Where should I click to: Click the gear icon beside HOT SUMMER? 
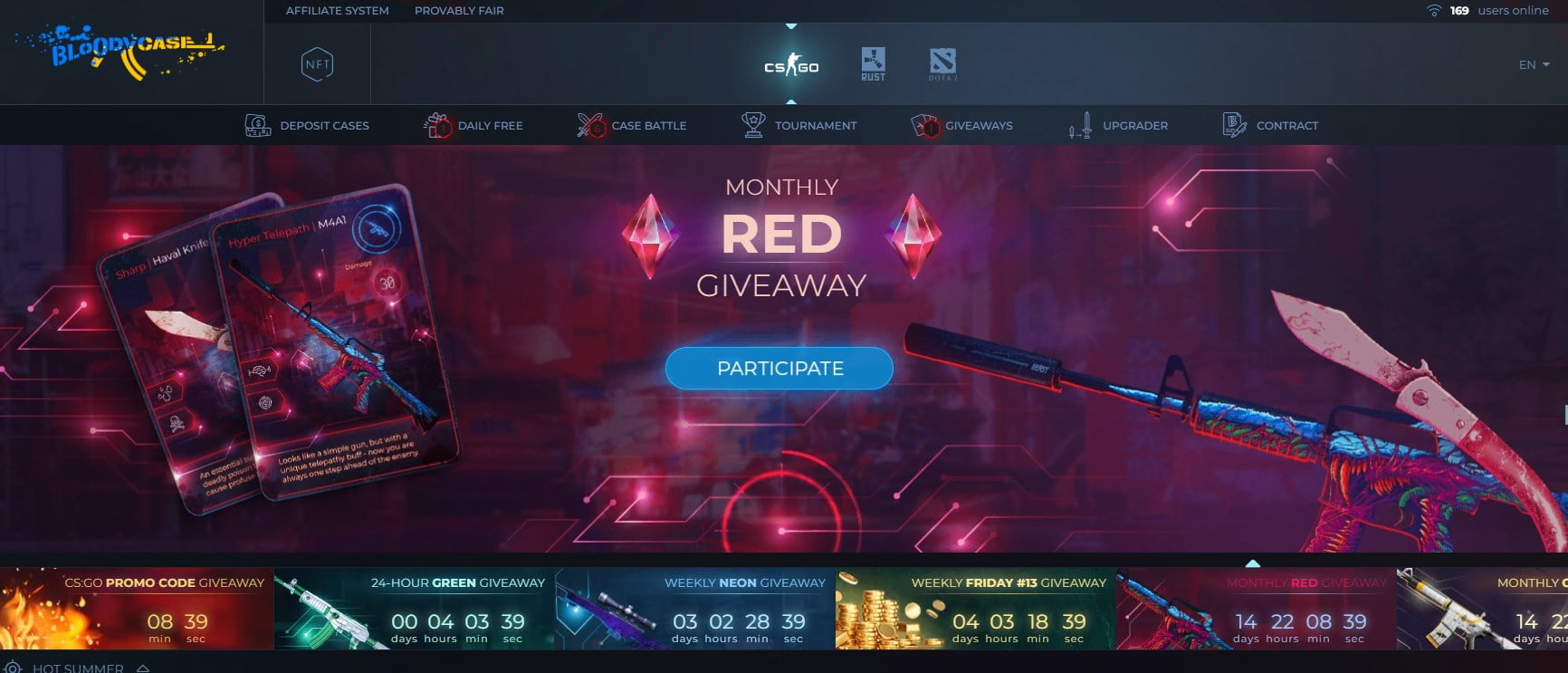pos(11,668)
